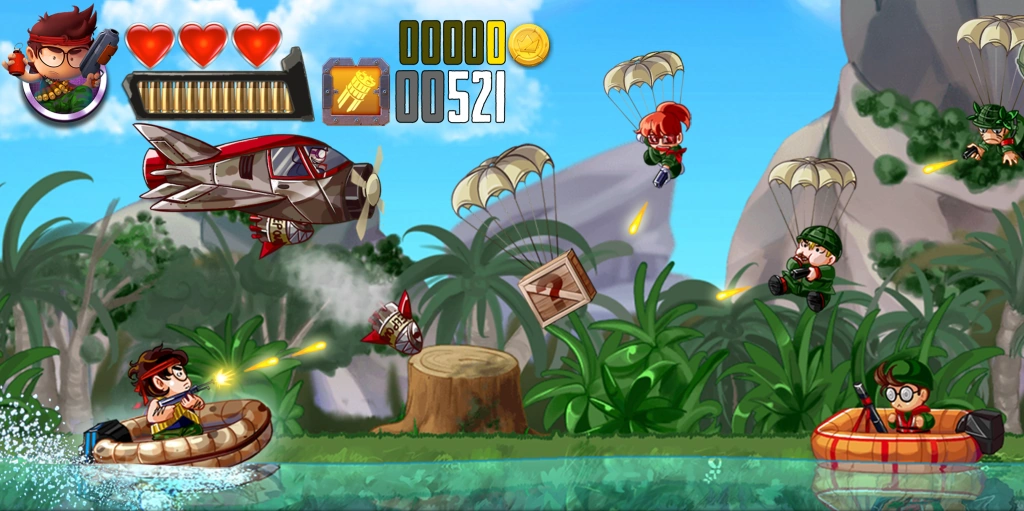
Task: Click the gold coin icon
Action: pos(528,44)
